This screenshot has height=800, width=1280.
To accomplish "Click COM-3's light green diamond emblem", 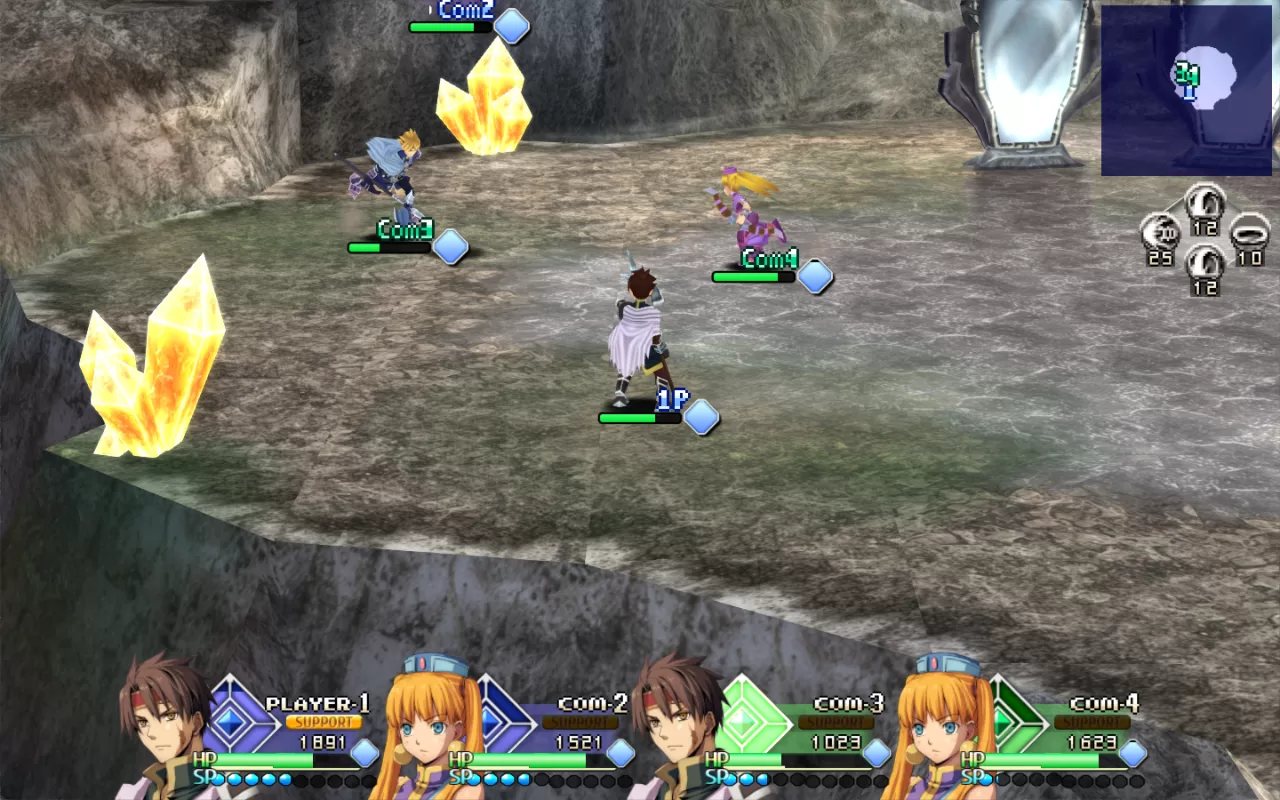I will point(744,715).
